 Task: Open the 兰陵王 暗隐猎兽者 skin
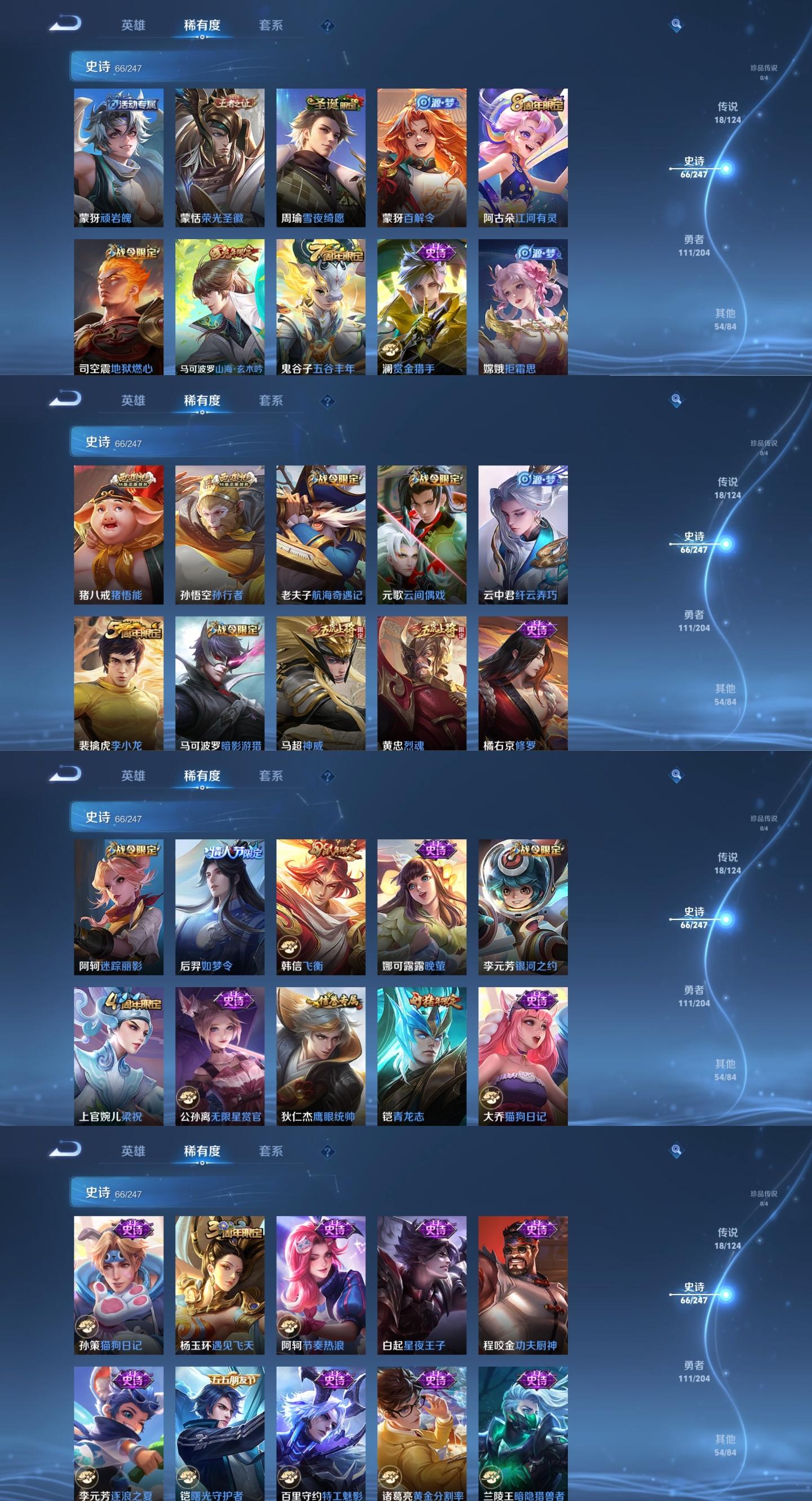click(523, 1433)
